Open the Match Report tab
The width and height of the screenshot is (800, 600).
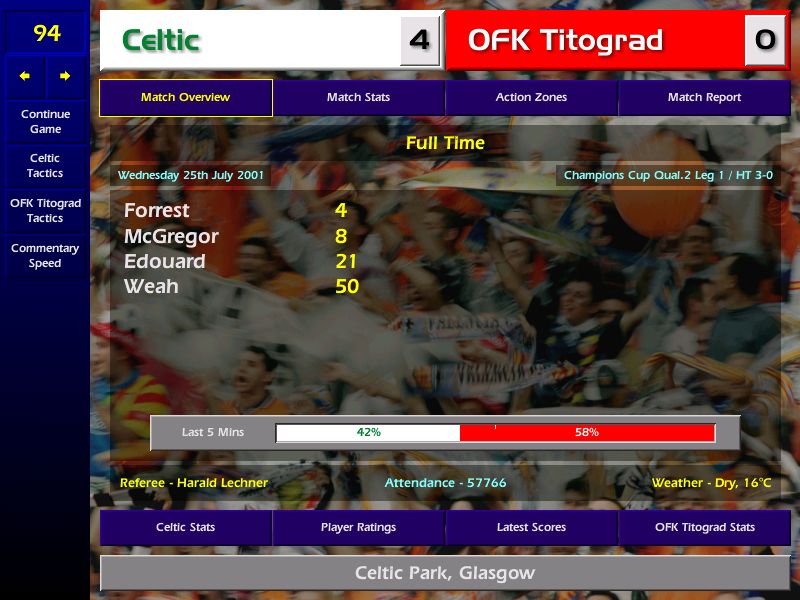pos(704,97)
